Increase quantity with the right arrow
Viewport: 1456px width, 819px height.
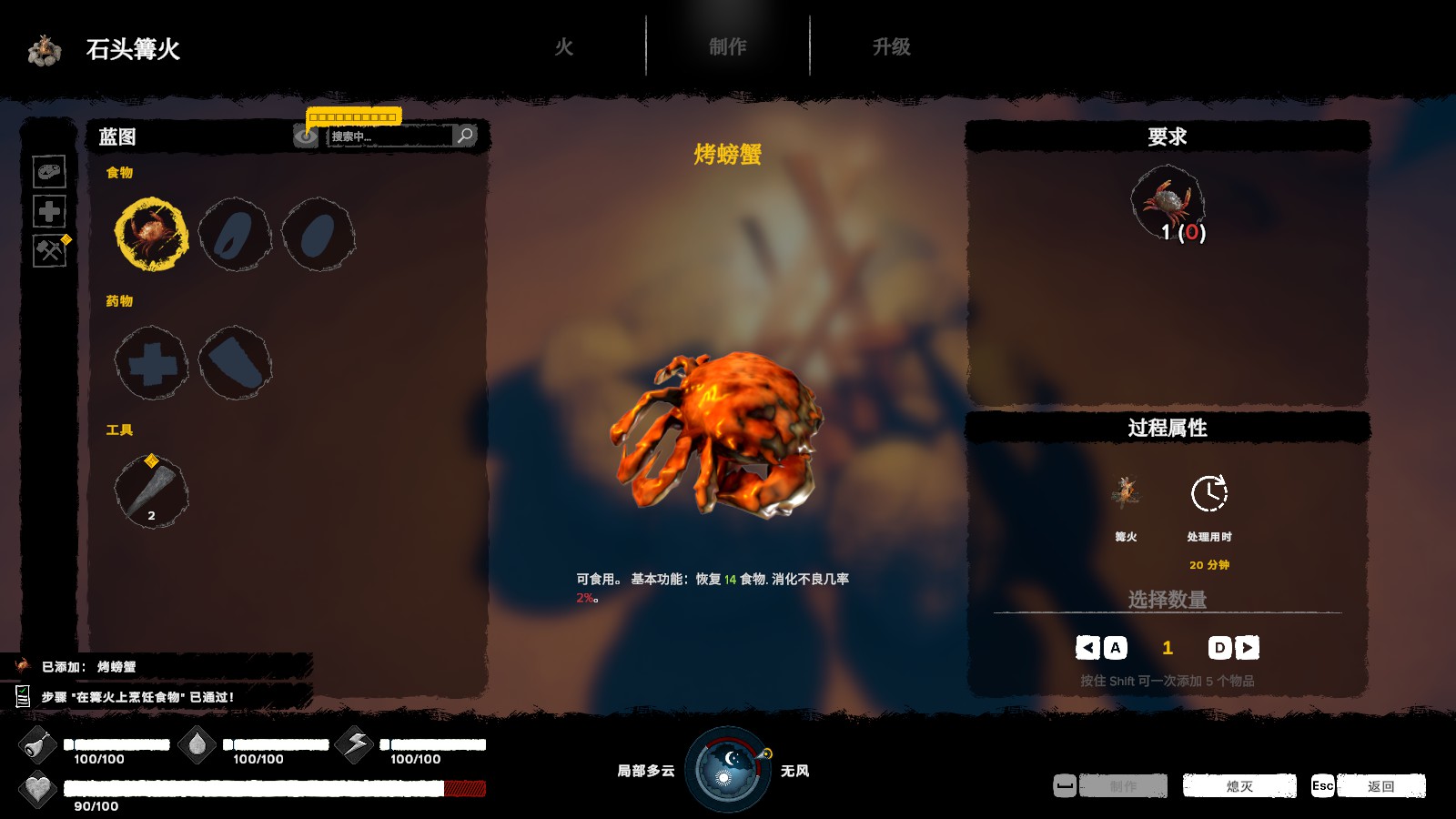[1247, 647]
